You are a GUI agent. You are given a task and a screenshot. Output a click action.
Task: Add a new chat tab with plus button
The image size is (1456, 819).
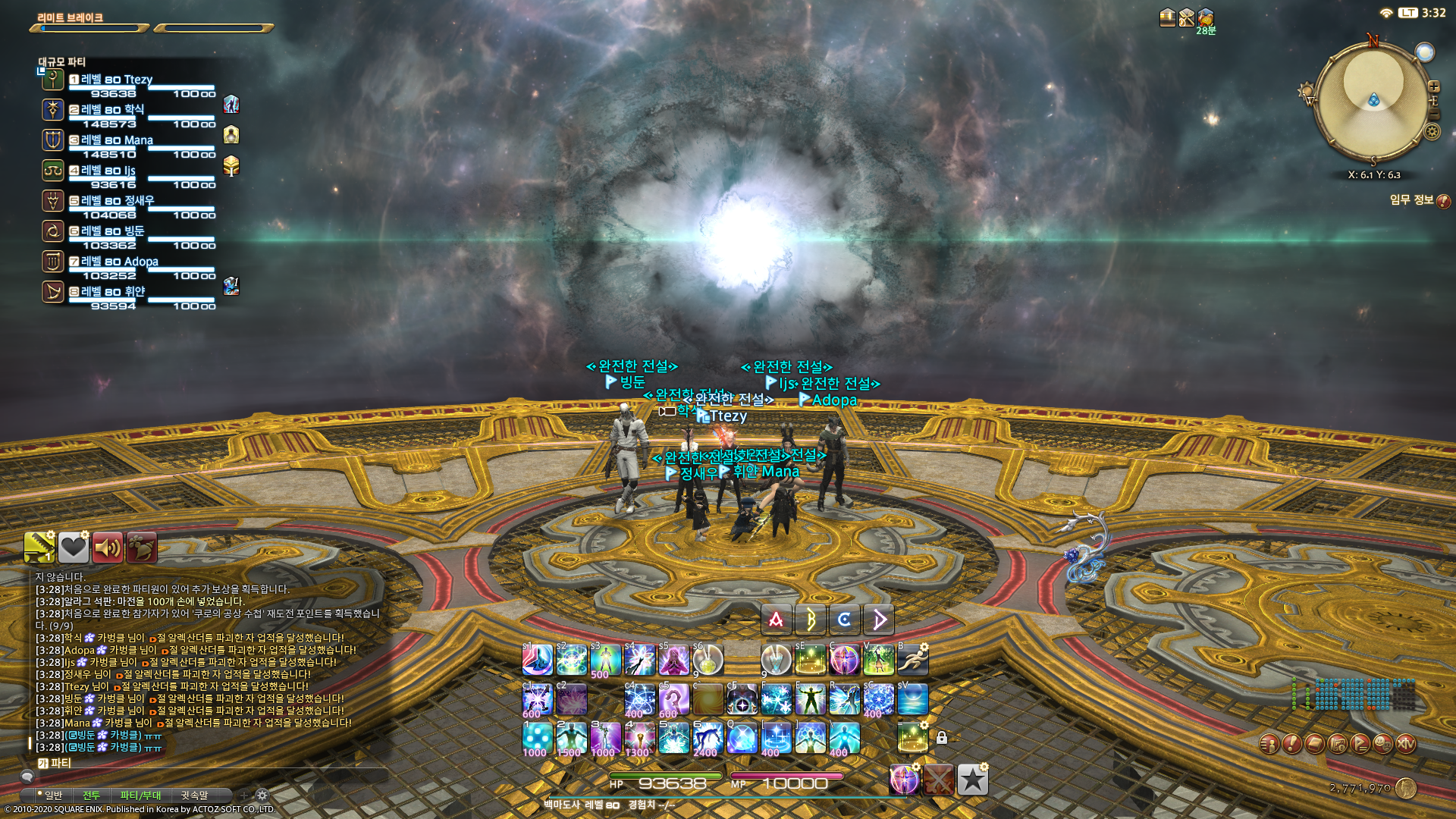pos(244,795)
